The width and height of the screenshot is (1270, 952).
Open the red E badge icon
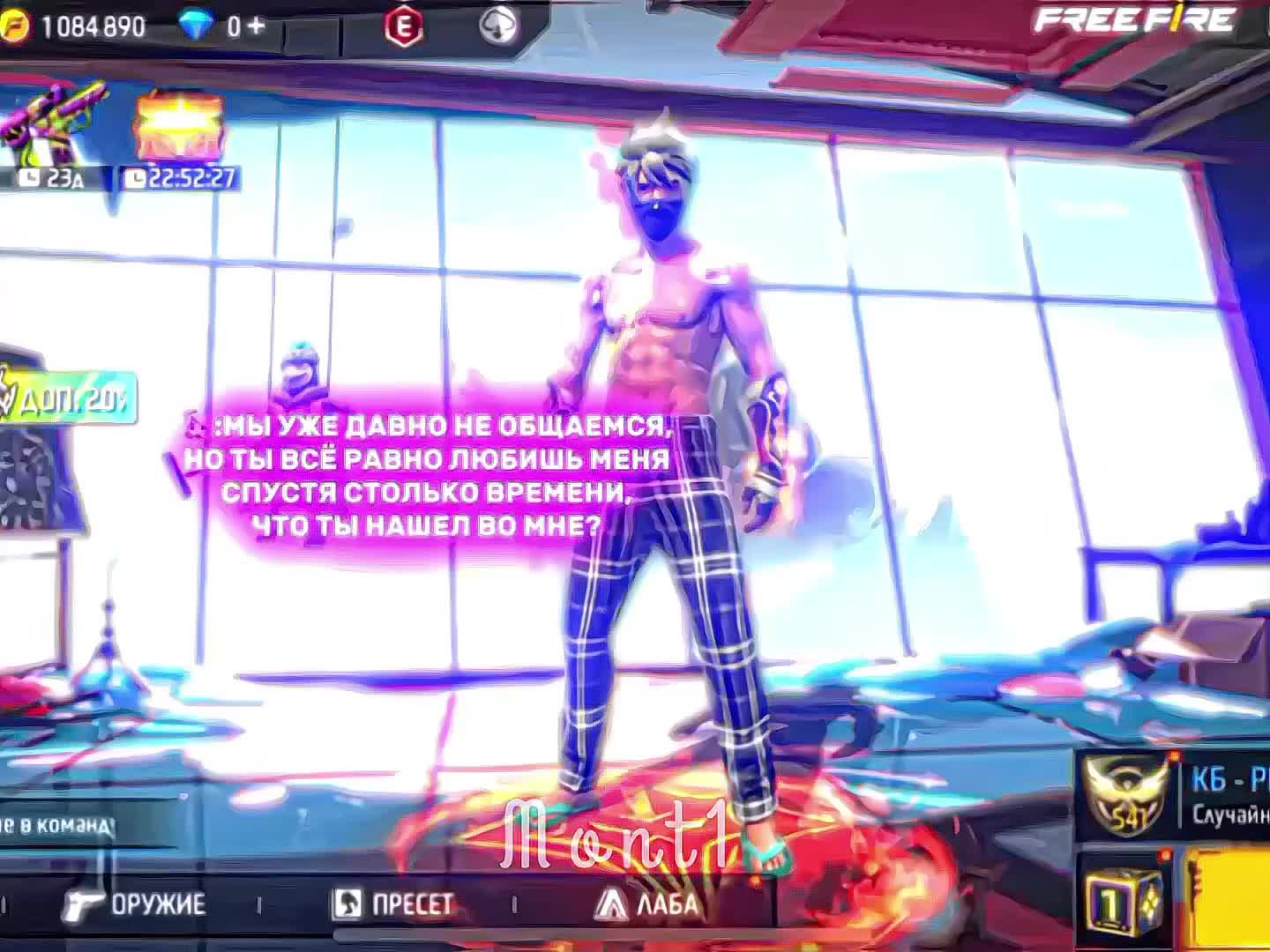pyautogui.click(x=403, y=27)
